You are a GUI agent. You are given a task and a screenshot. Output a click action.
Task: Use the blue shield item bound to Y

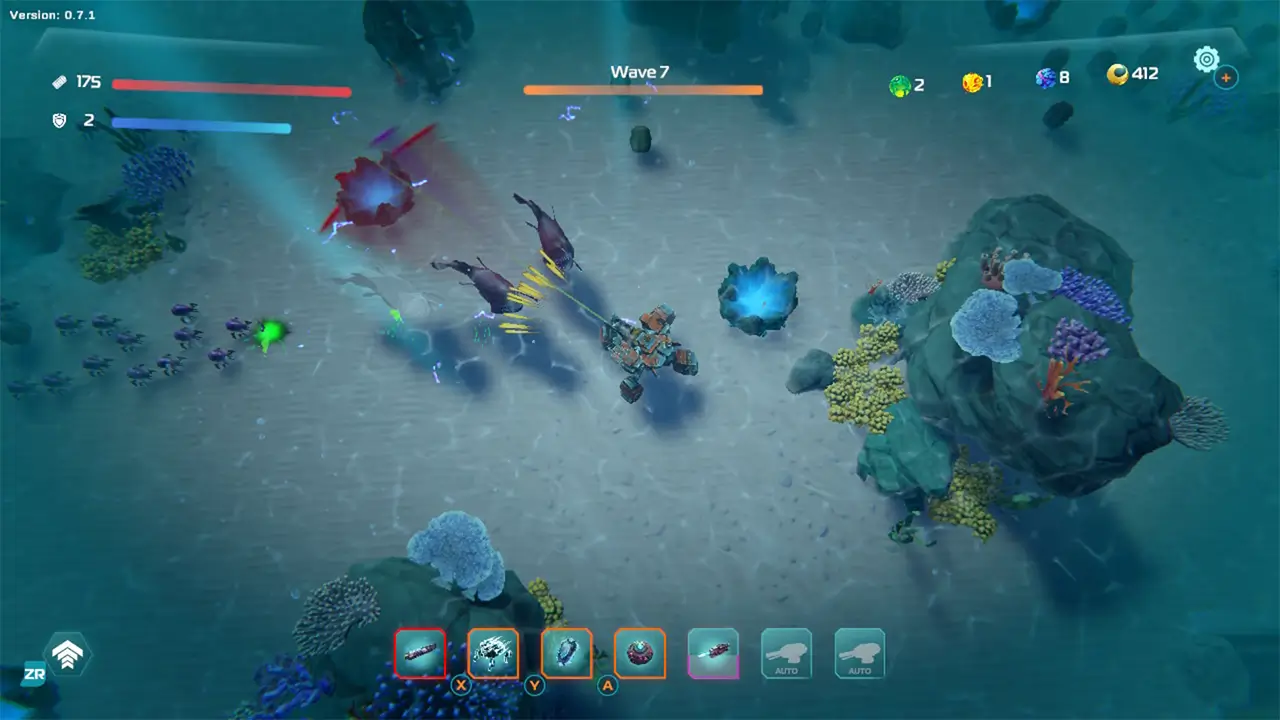tap(566, 653)
